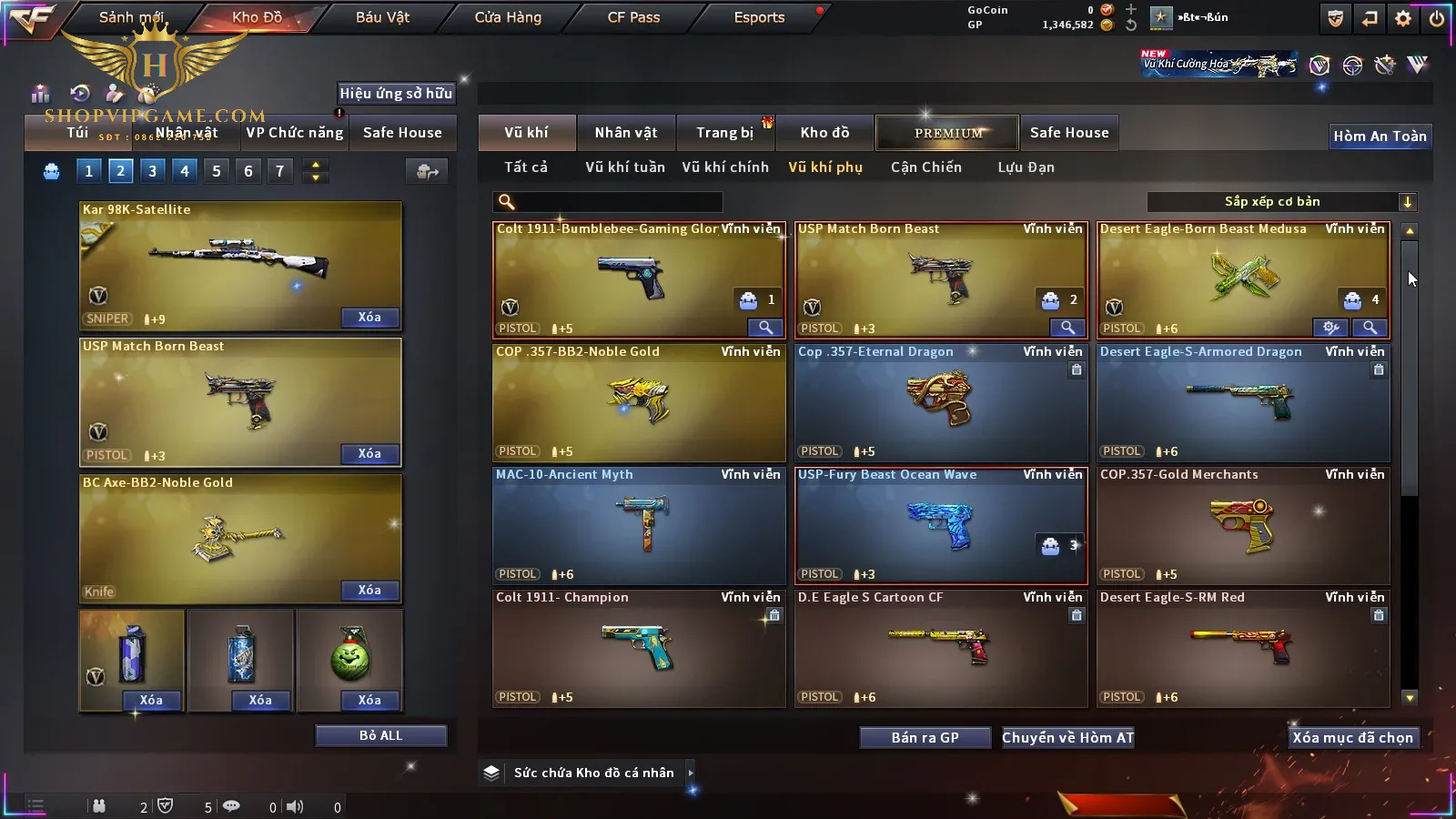Choose the Colt 1911- Champion pistol

pyautogui.click(x=638, y=648)
